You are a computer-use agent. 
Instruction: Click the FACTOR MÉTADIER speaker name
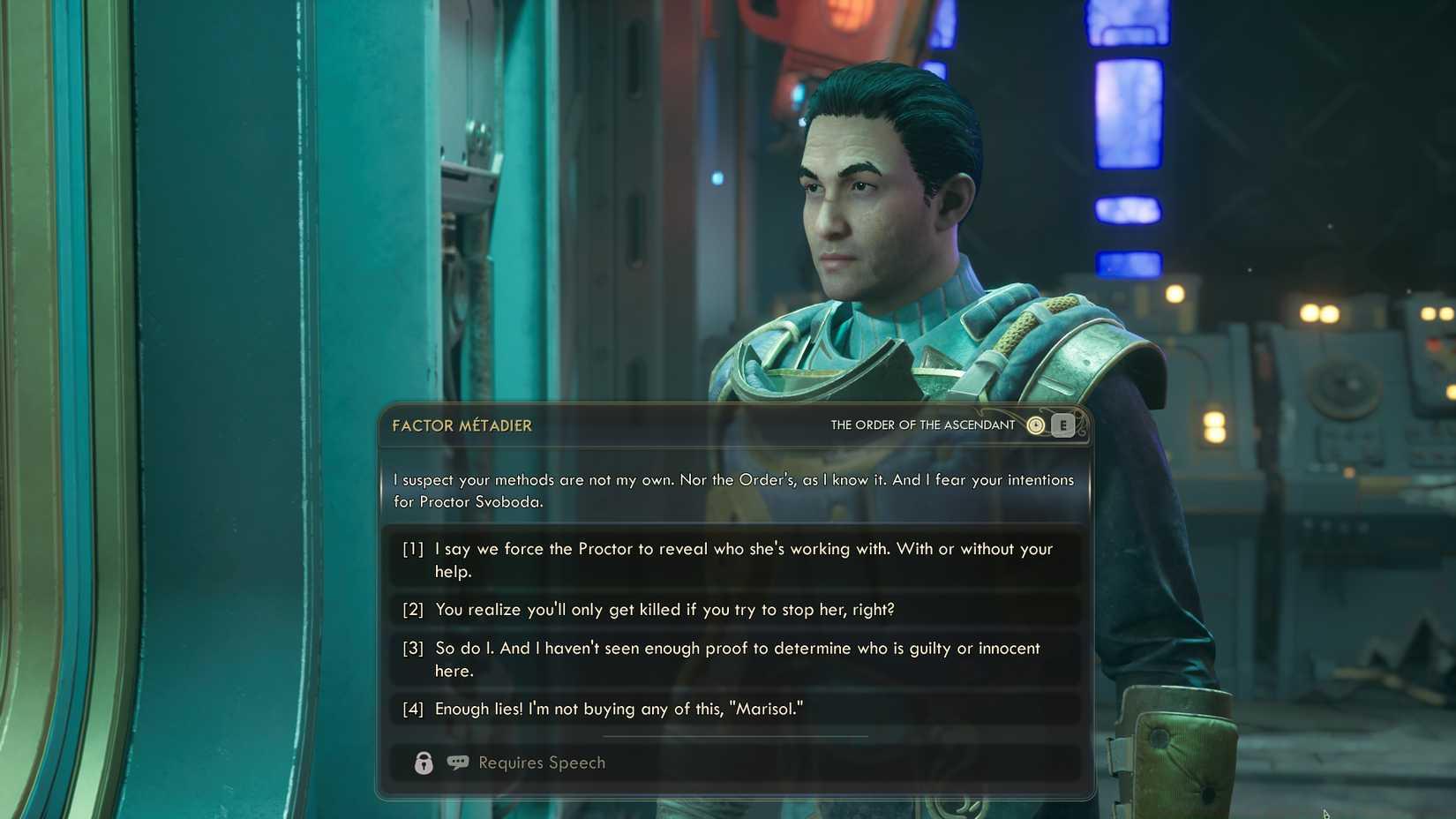pyautogui.click(x=461, y=425)
